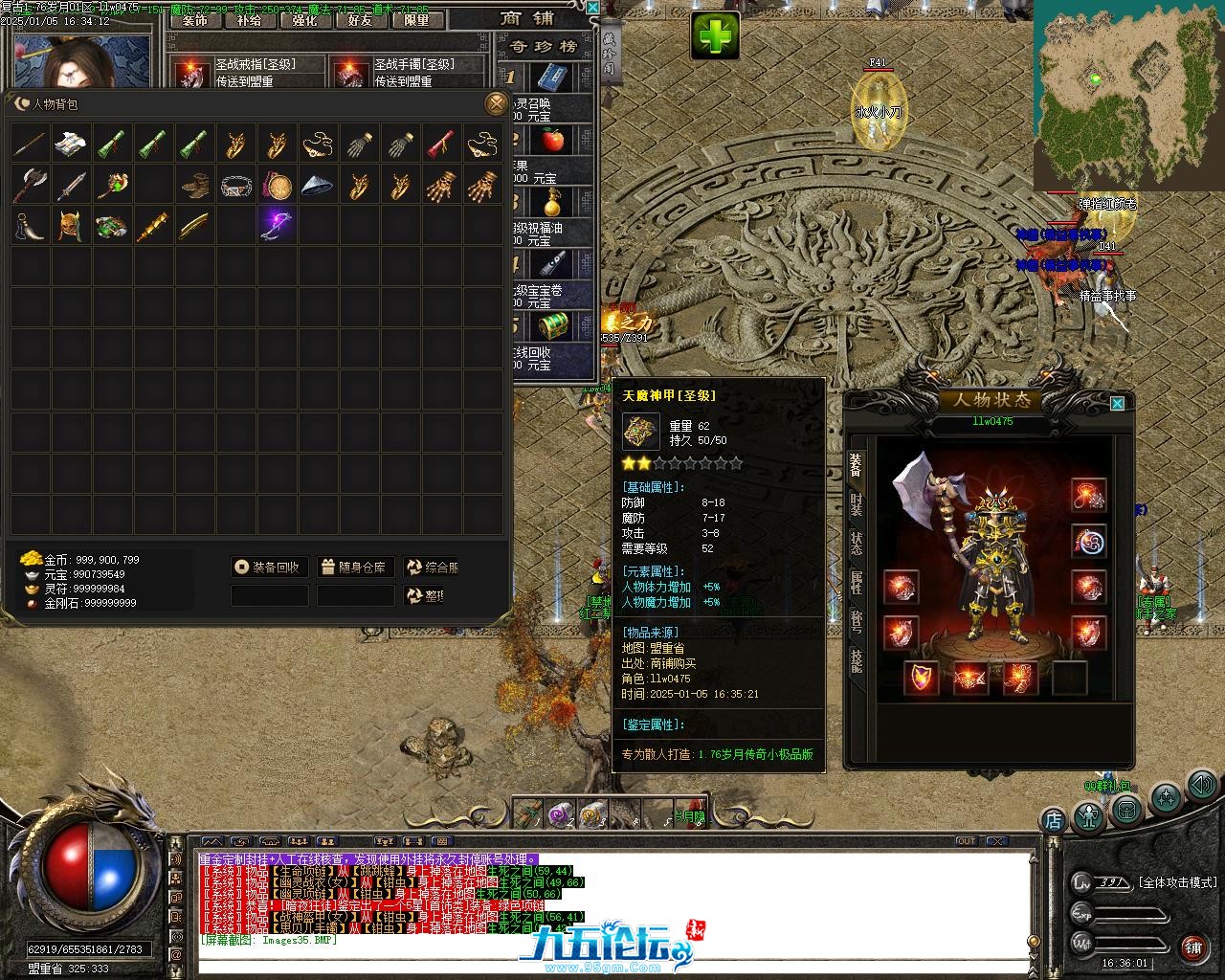Switch to the 属性 attributes tab
This screenshot has width=1225, height=980.
point(856,583)
